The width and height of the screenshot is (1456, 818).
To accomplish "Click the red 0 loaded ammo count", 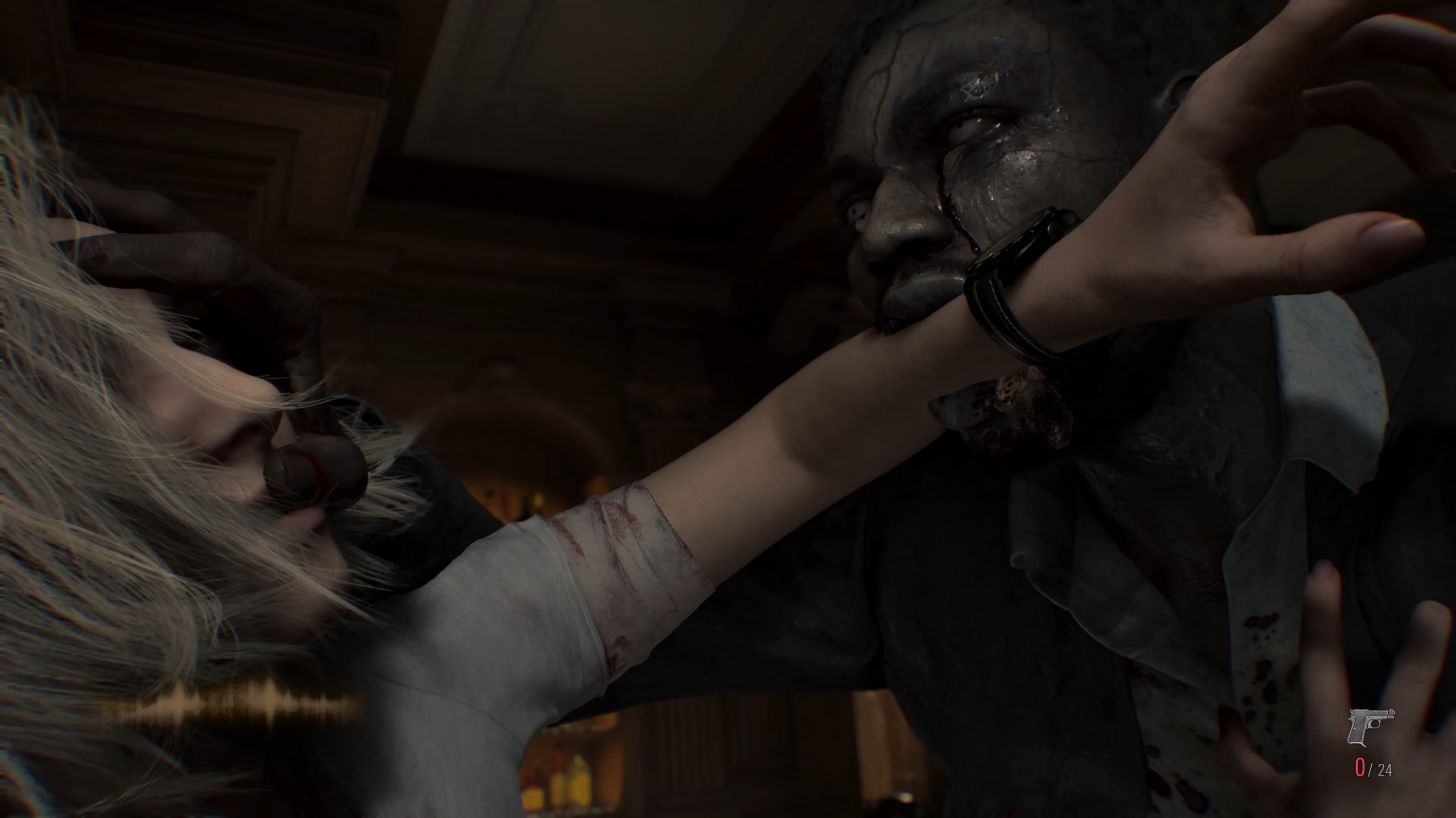I will click(1360, 768).
